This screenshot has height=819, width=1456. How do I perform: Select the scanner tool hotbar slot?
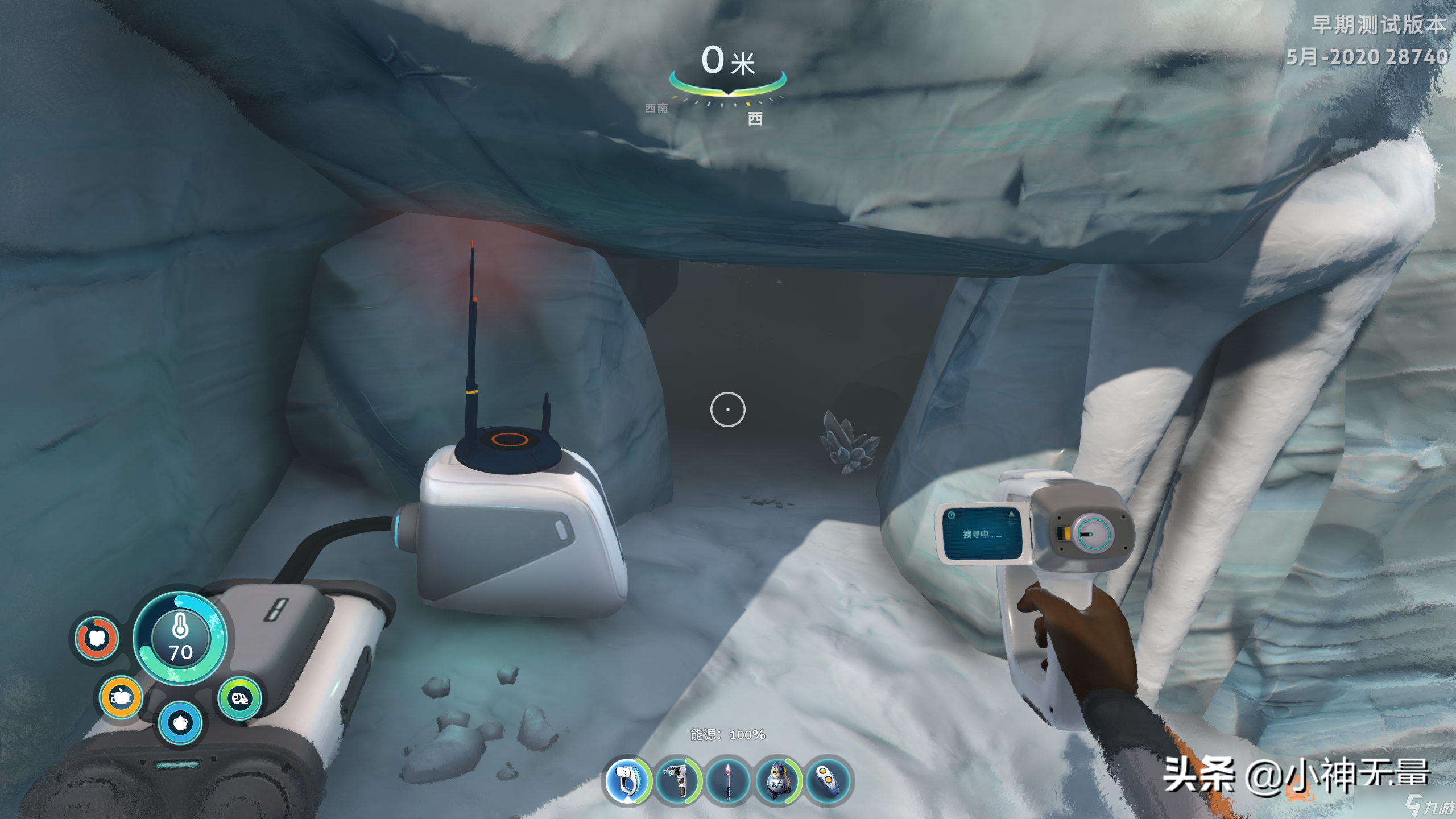pos(628,781)
